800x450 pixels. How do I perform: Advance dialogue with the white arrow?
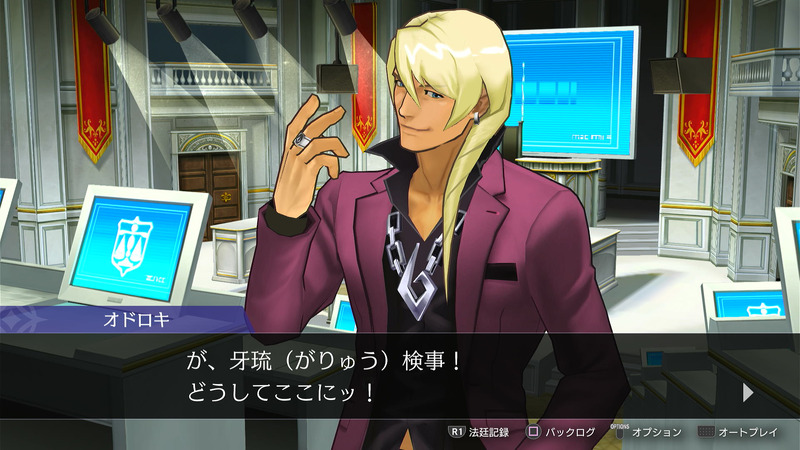click(x=748, y=393)
